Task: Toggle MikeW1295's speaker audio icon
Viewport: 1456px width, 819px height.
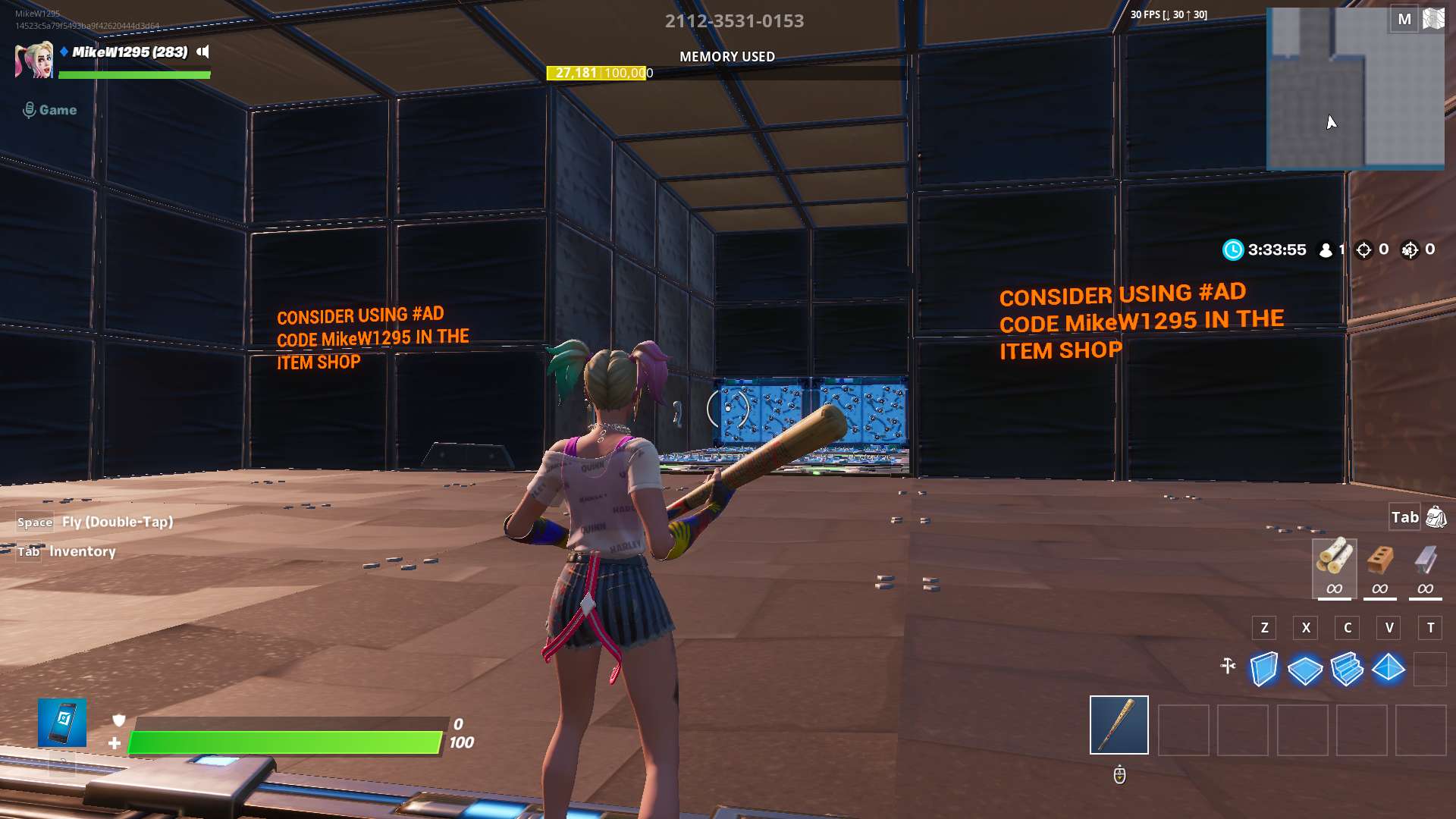Action: tap(200, 53)
